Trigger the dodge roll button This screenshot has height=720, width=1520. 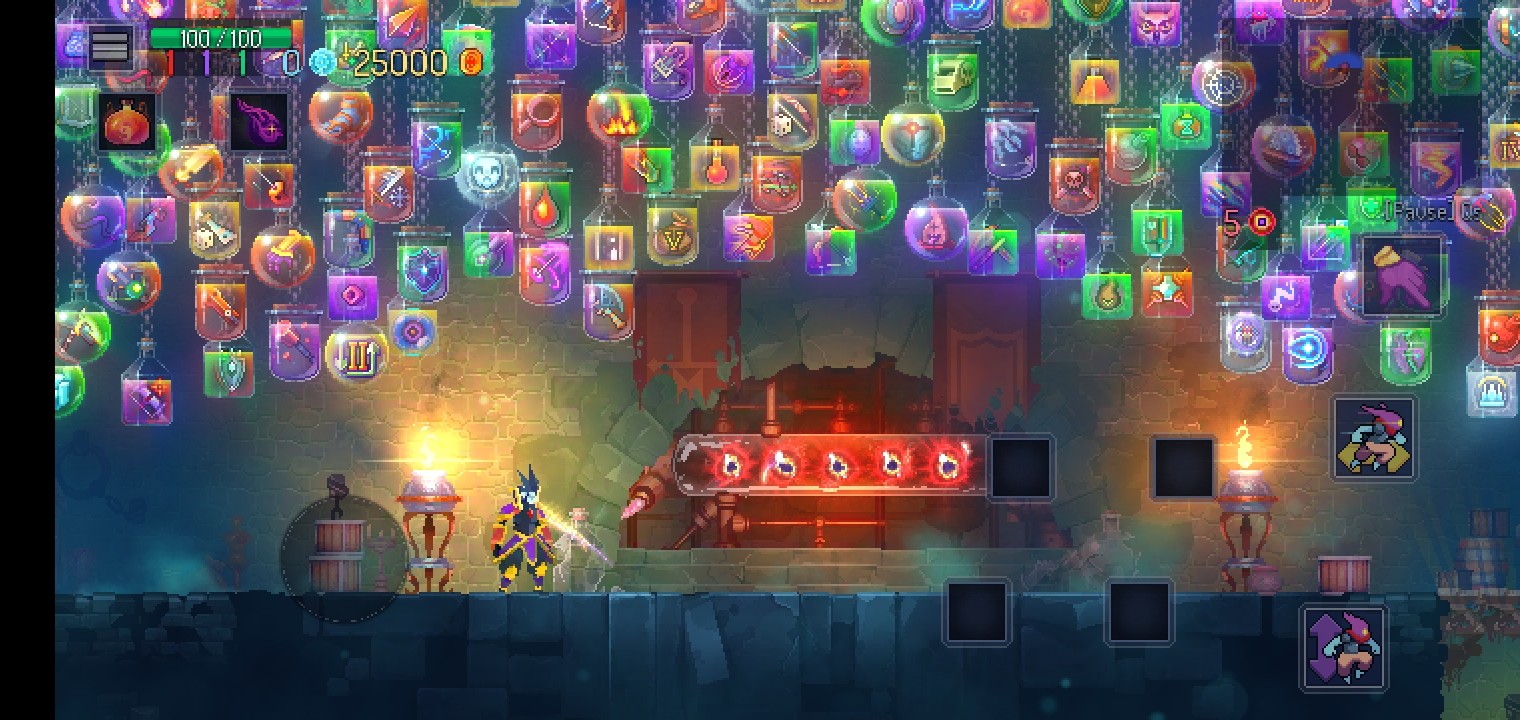(x=1374, y=438)
